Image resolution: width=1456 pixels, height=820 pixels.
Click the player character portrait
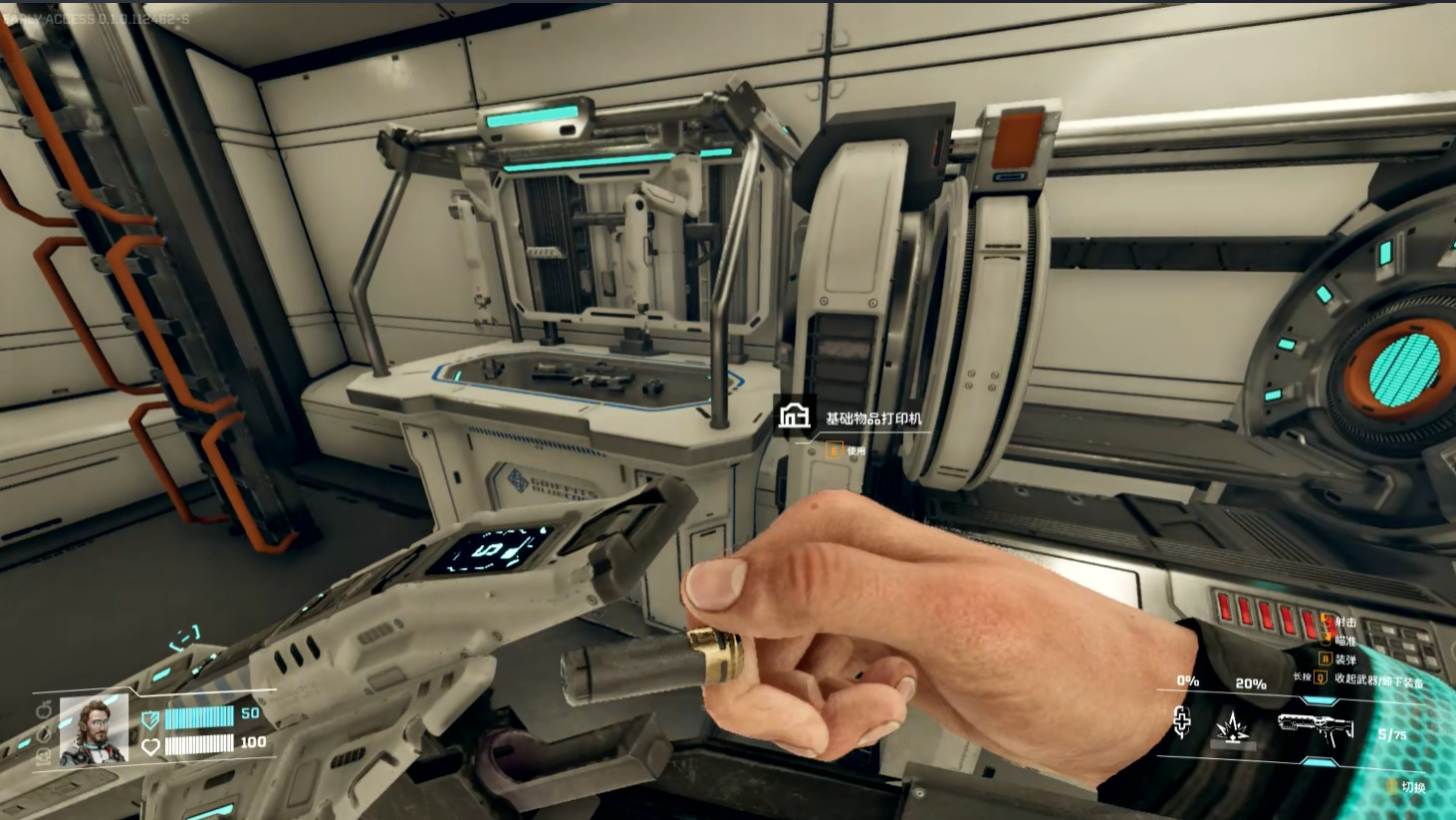click(95, 731)
